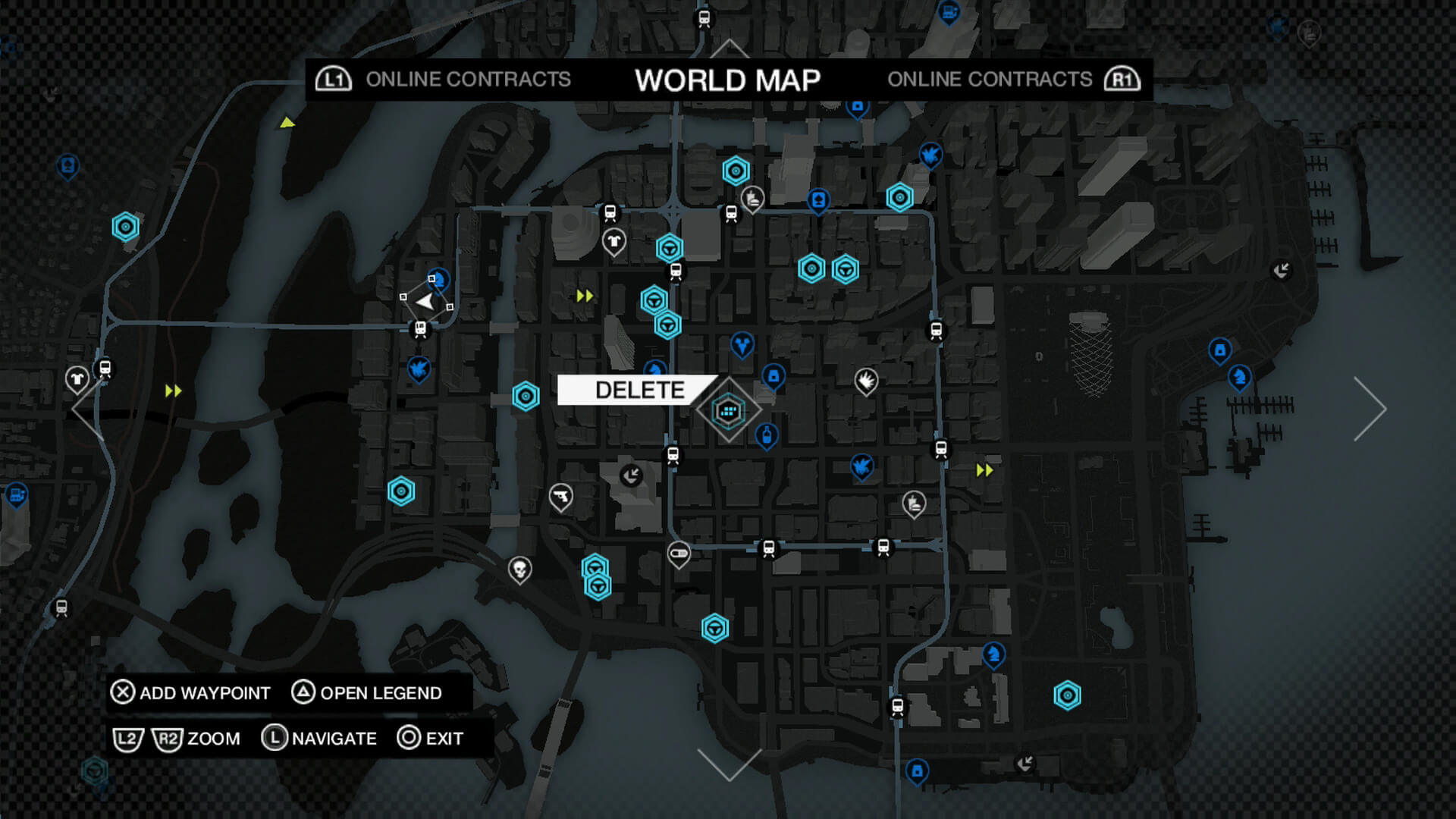This screenshot has height=819, width=1456.
Task: Click a yellow double-arrow checkpoint marker
Action: pyautogui.click(x=585, y=297)
